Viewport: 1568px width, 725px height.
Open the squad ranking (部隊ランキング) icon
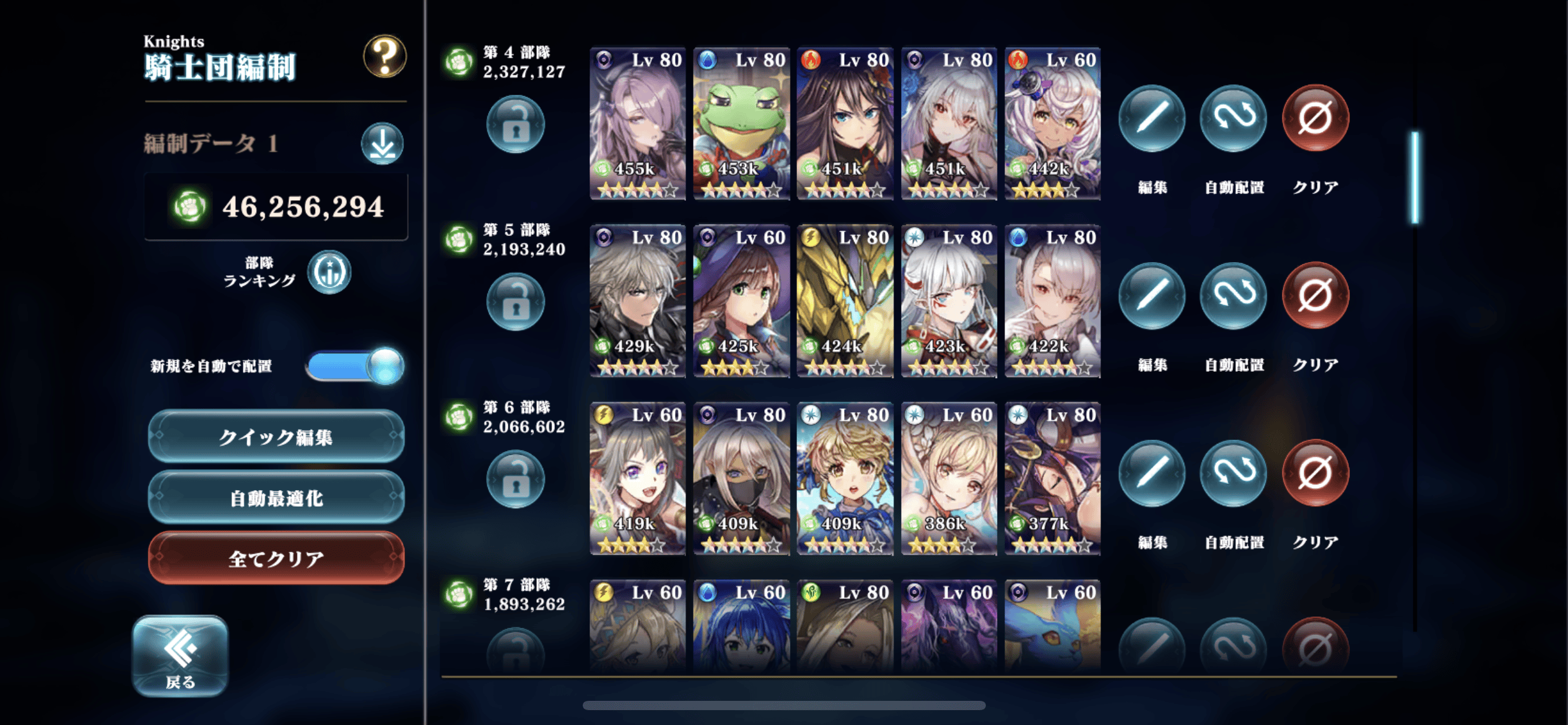pos(329,272)
